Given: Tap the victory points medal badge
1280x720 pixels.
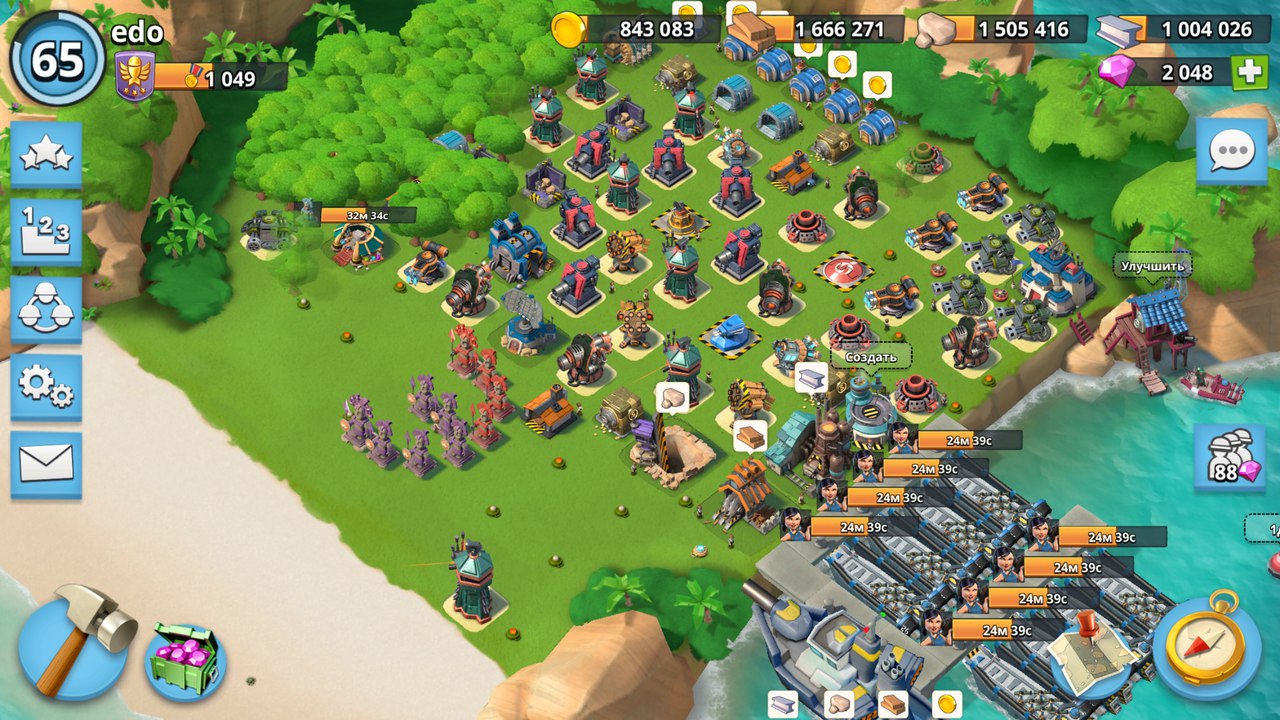Looking at the screenshot, I should (x=135, y=78).
